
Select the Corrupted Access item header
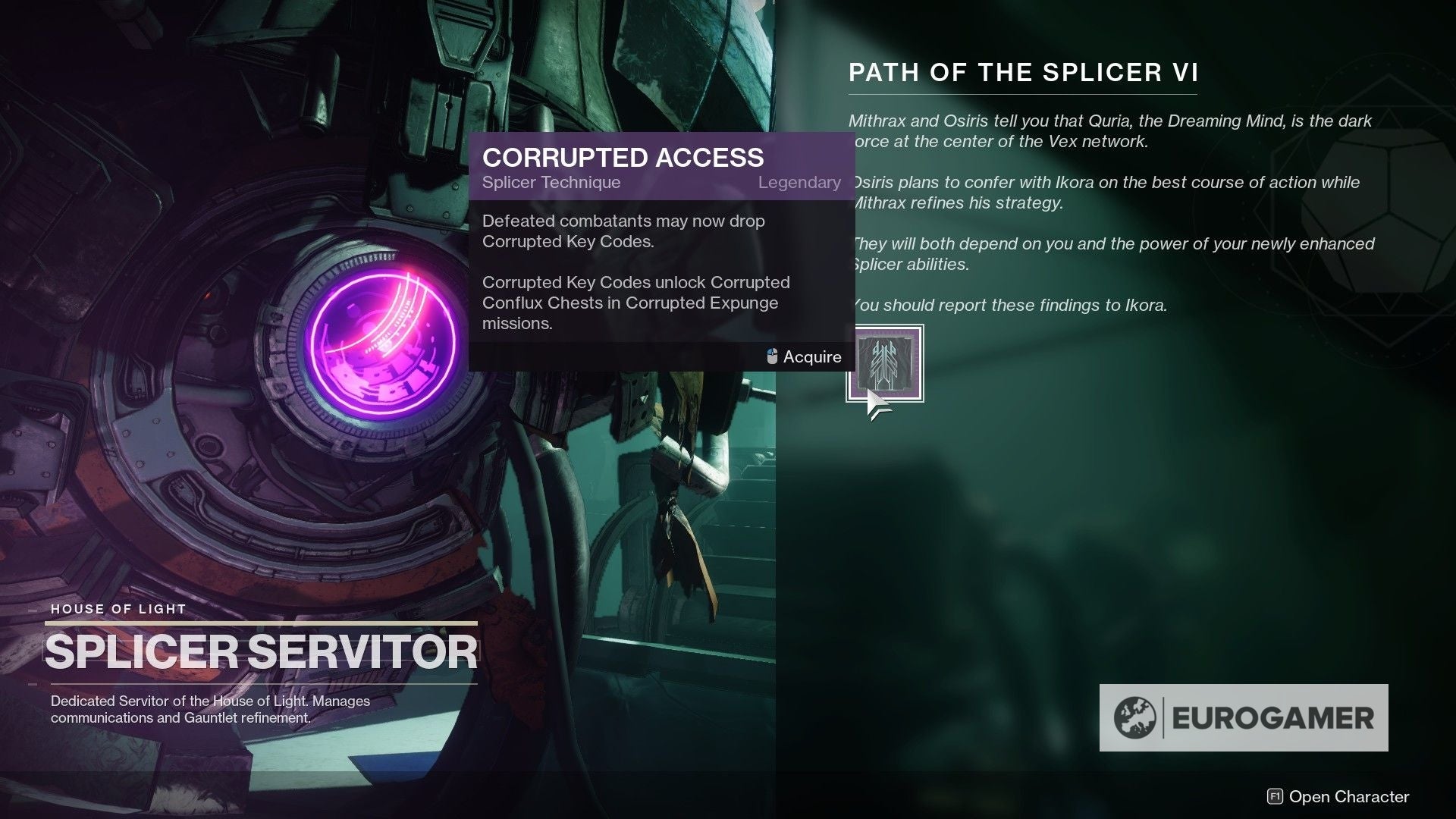[x=623, y=158]
